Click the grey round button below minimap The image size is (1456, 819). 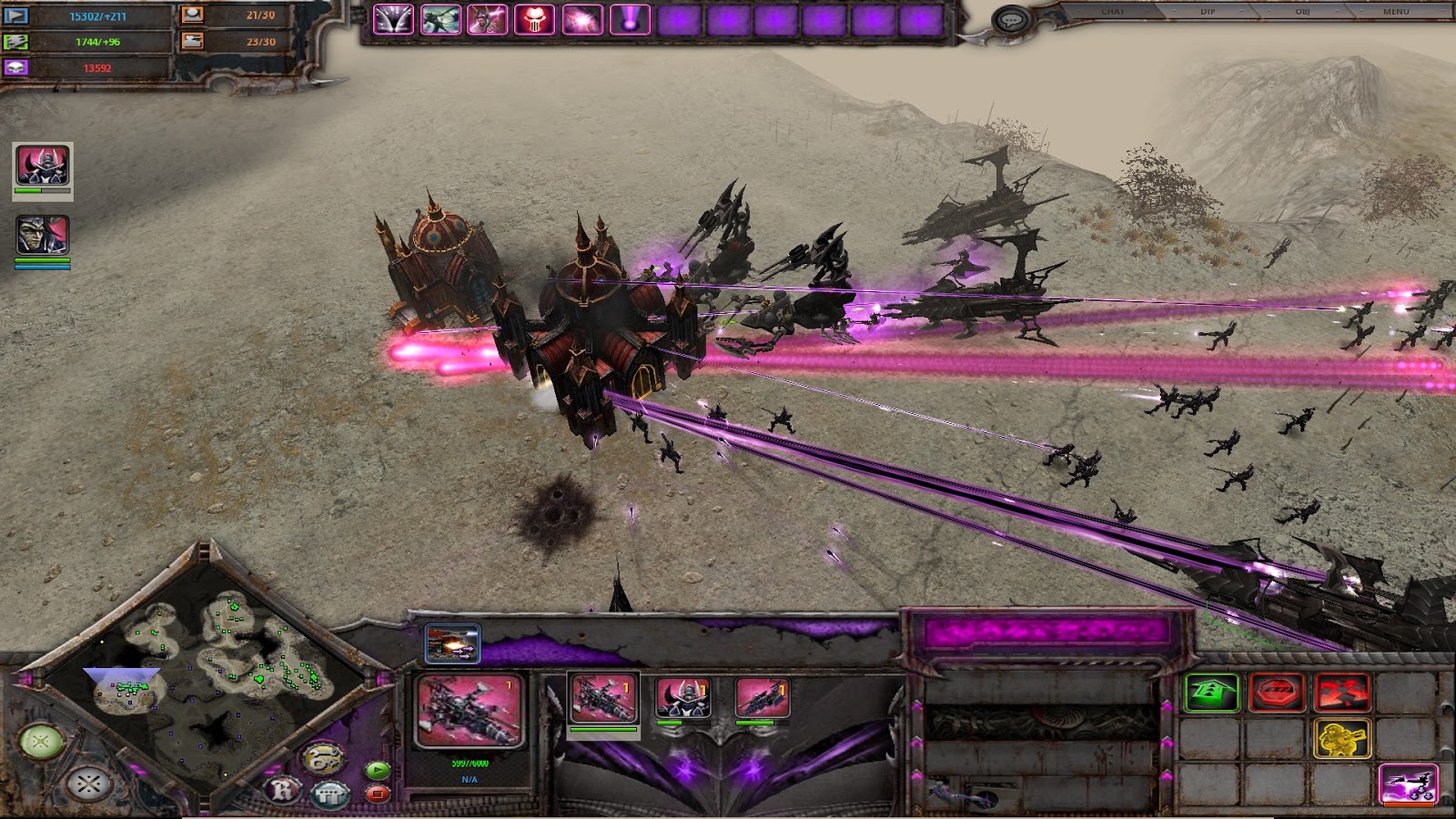click(x=88, y=784)
